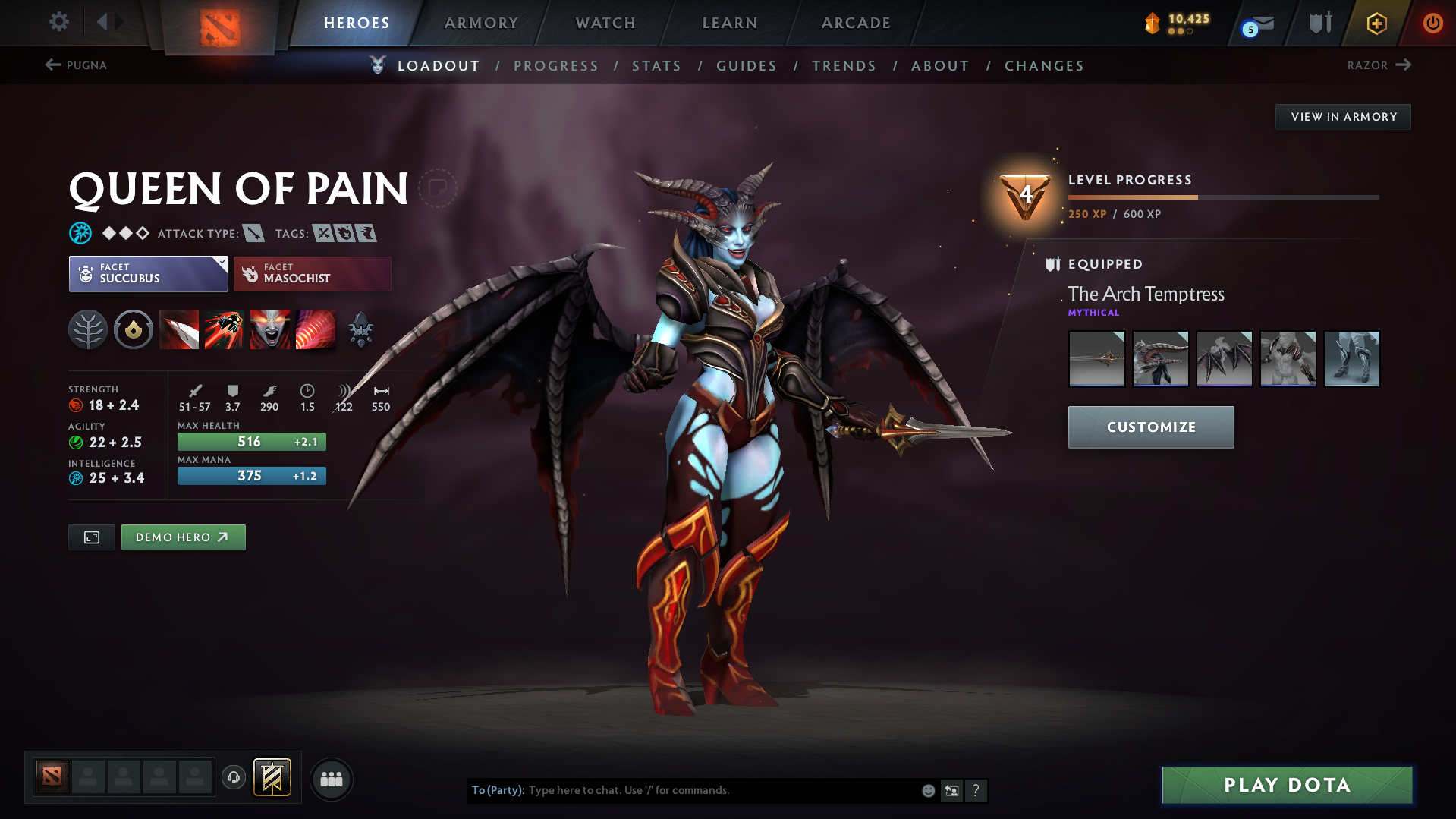
Task: Select the Sonic Wave ultimate icon
Action: pos(316,329)
